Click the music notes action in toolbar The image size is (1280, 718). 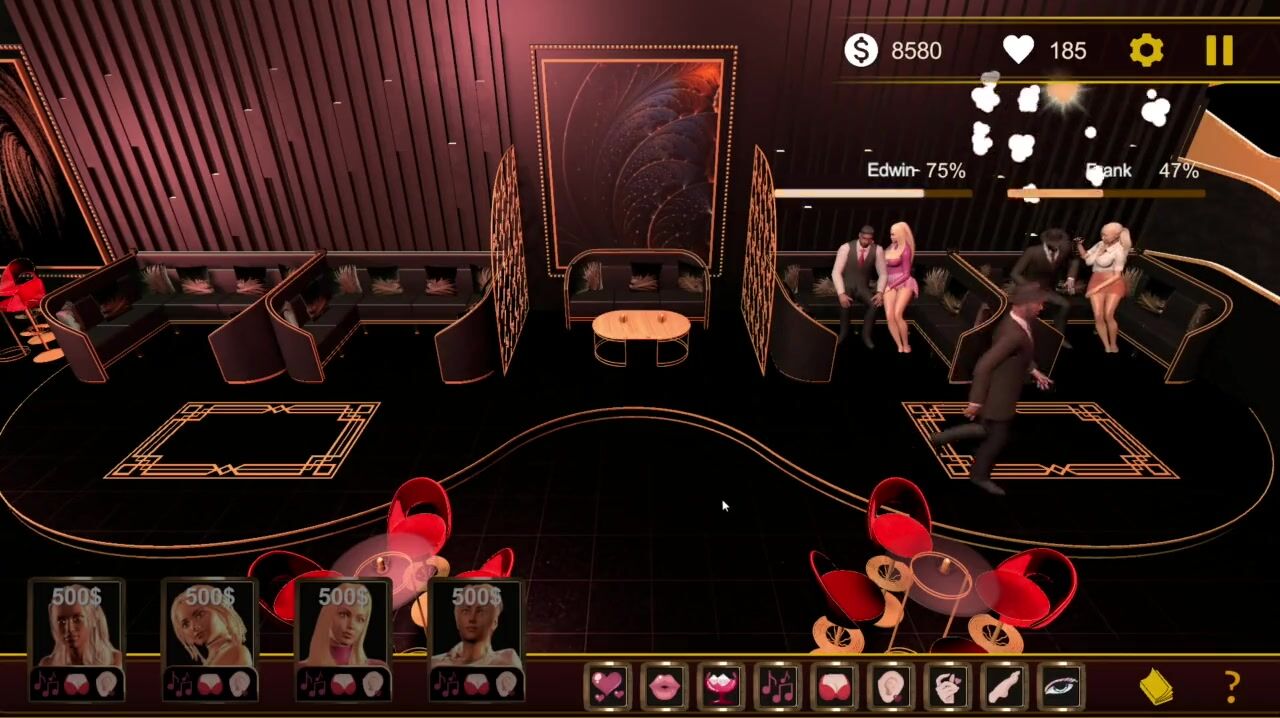click(778, 686)
